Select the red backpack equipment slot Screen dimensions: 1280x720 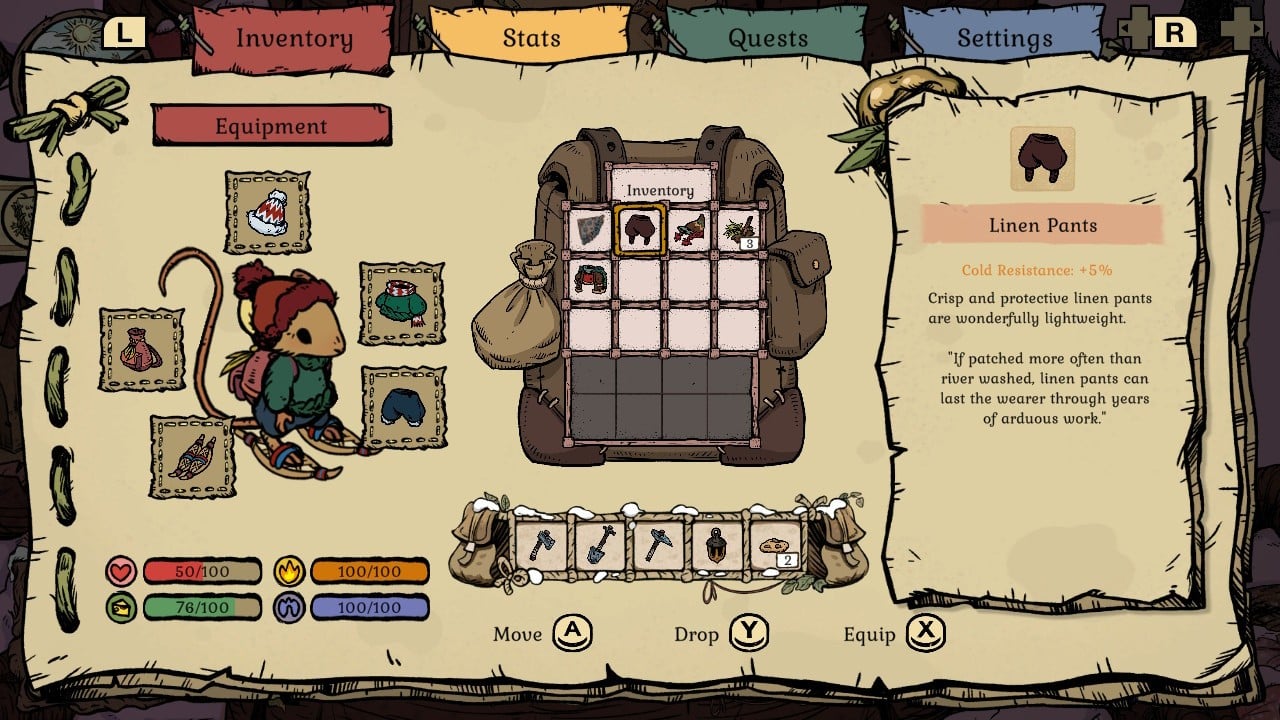click(141, 350)
